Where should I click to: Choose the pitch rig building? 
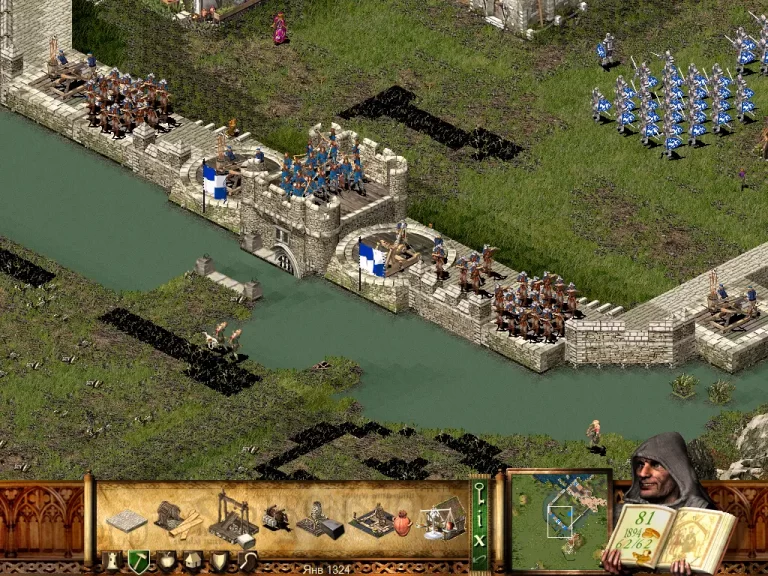(x=372, y=520)
